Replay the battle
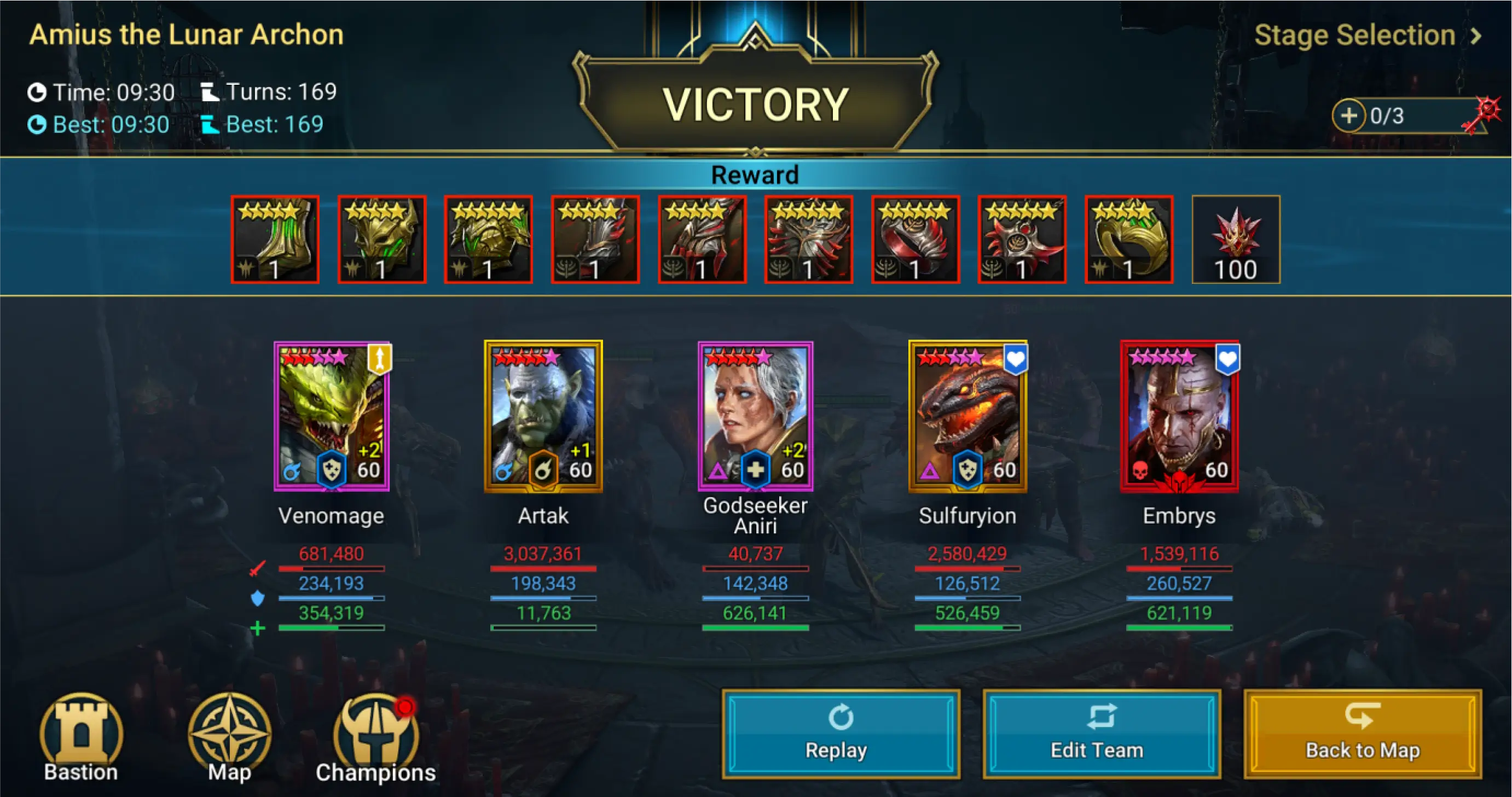Viewport: 1512px width, 797px height. pyautogui.click(x=841, y=734)
